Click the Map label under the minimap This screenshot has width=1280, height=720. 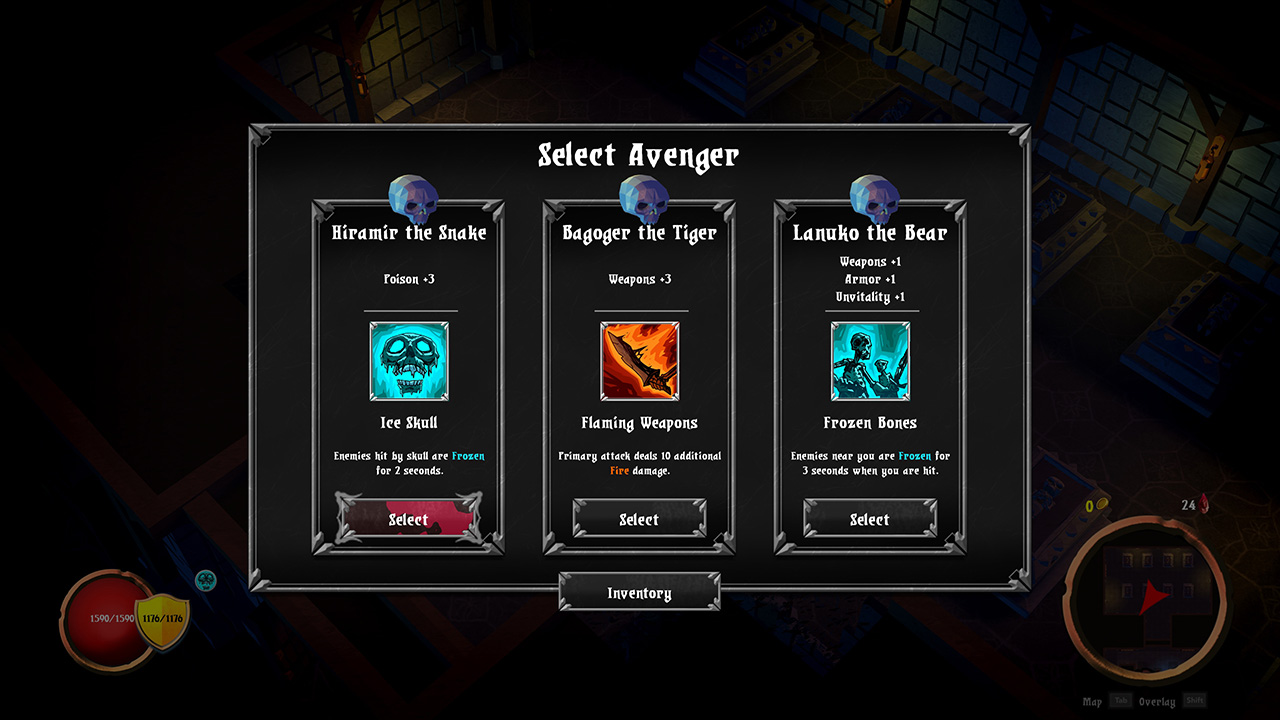point(1092,701)
